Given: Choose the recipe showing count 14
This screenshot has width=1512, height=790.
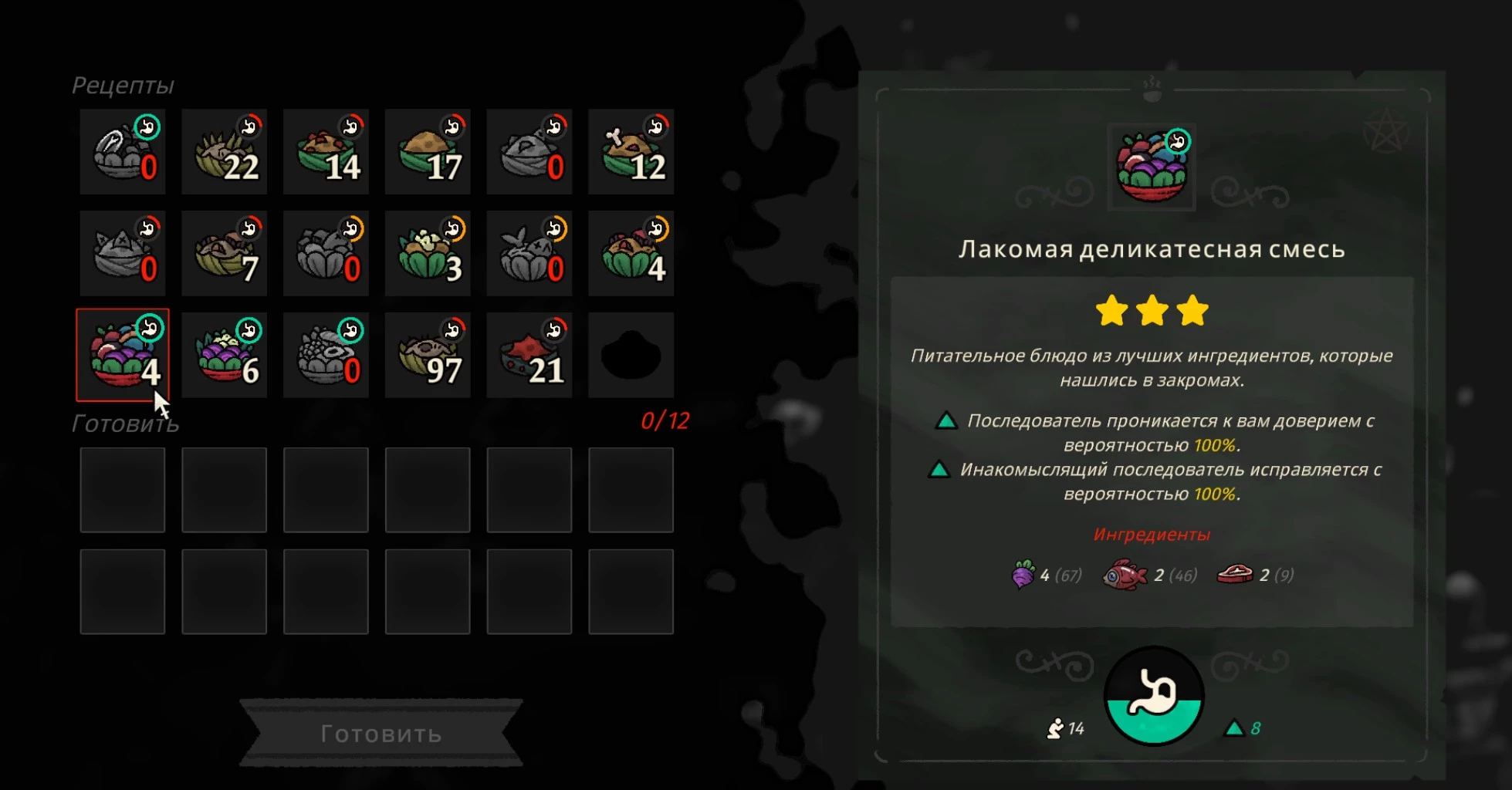Looking at the screenshot, I should [x=326, y=152].
